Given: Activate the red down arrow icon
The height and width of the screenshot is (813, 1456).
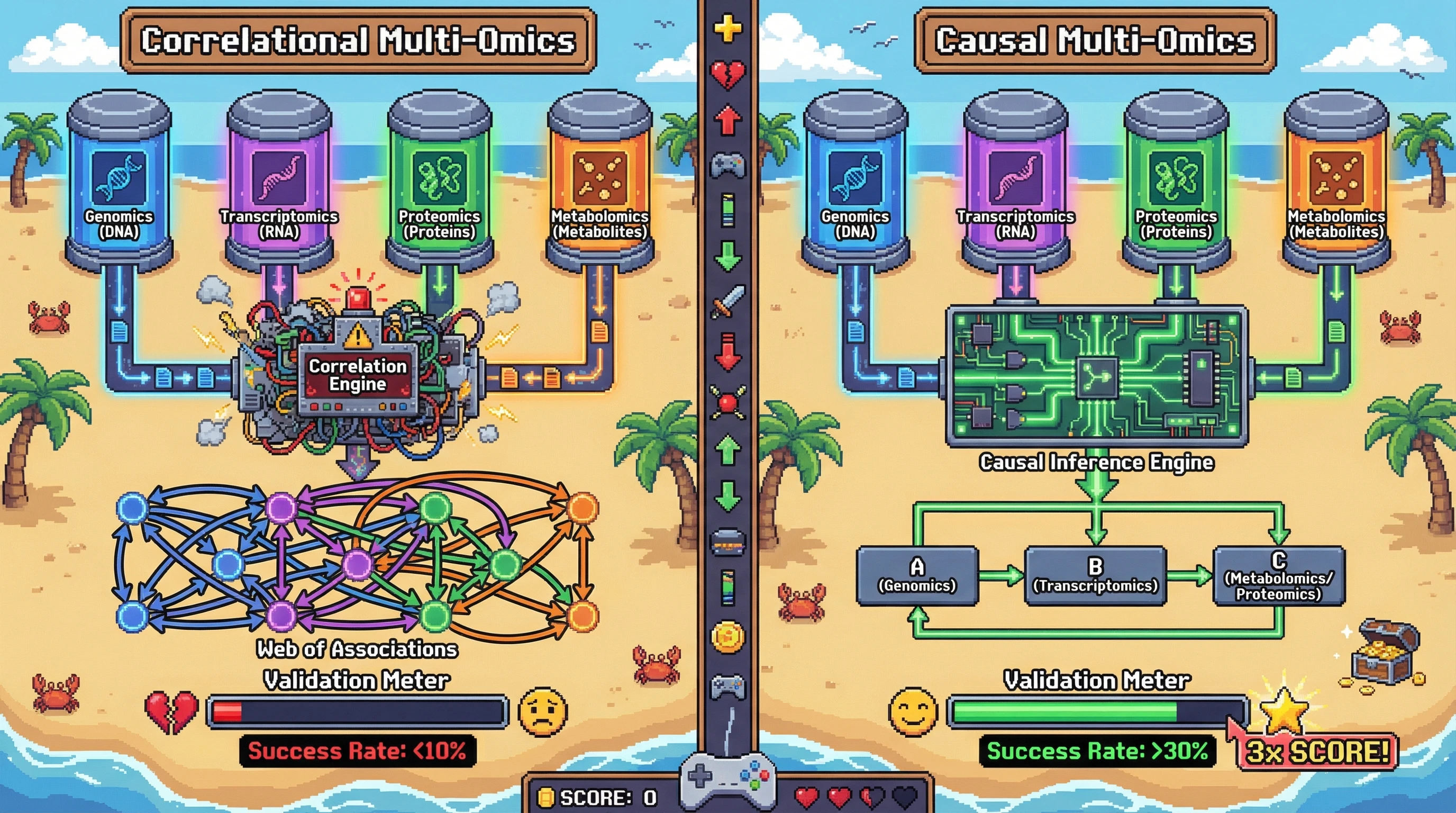Looking at the screenshot, I should (727, 351).
